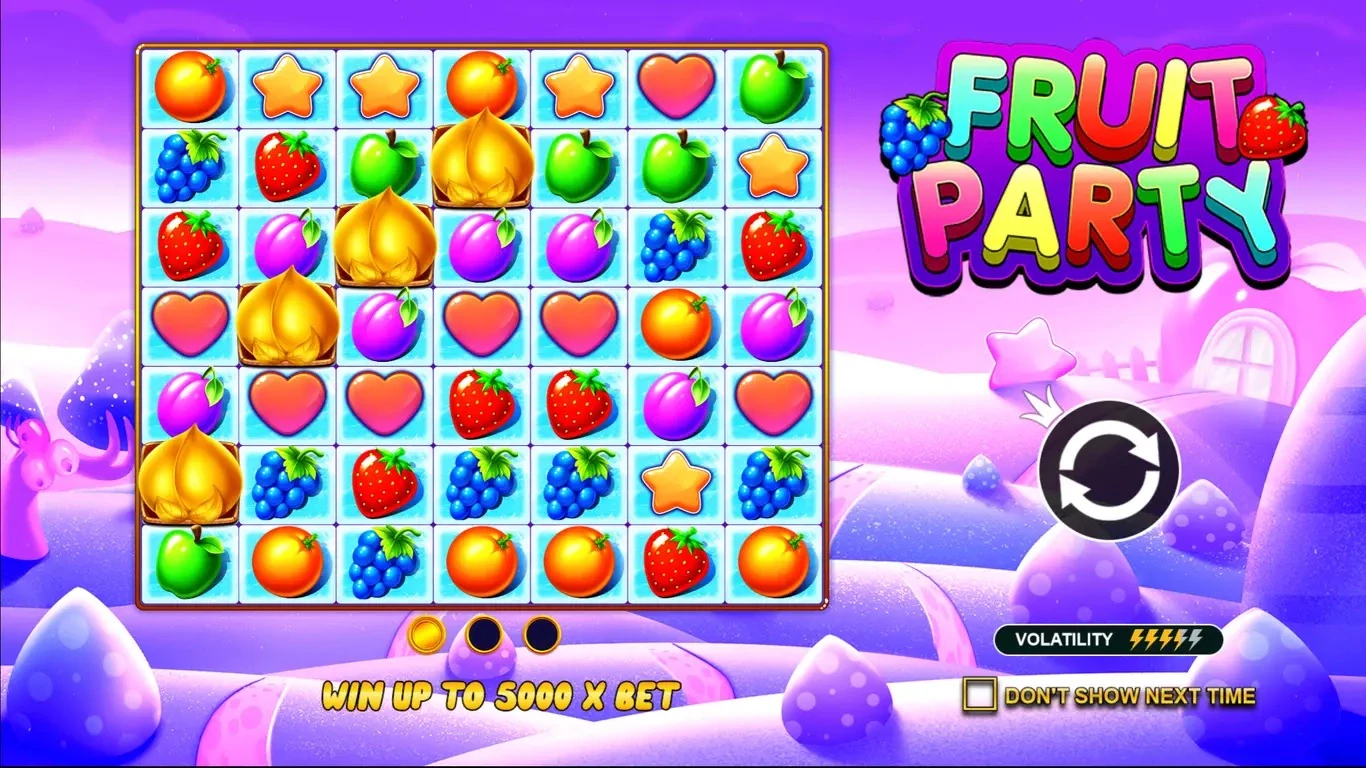The width and height of the screenshot is (1366, 768).
Task: Select a blue grapes symbol on the grid
Action: click(x=192, y=165)
